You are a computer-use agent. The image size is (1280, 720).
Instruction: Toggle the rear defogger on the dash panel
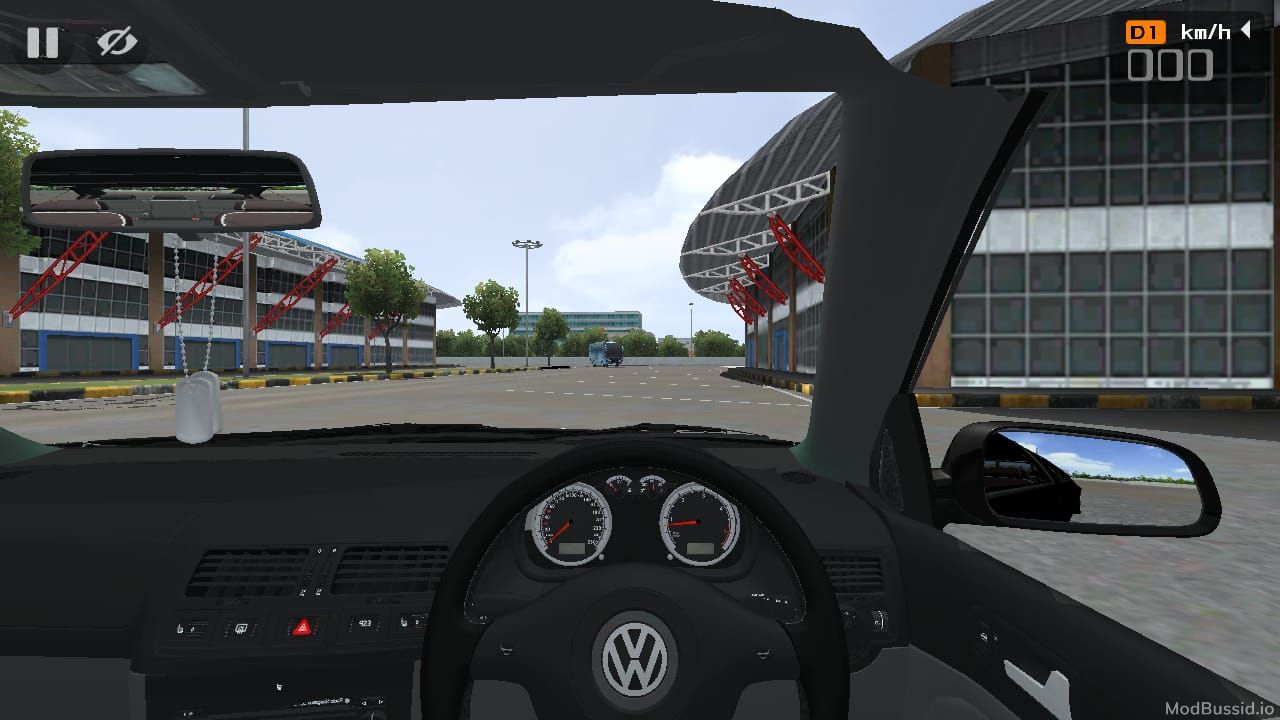click(242, 628)
